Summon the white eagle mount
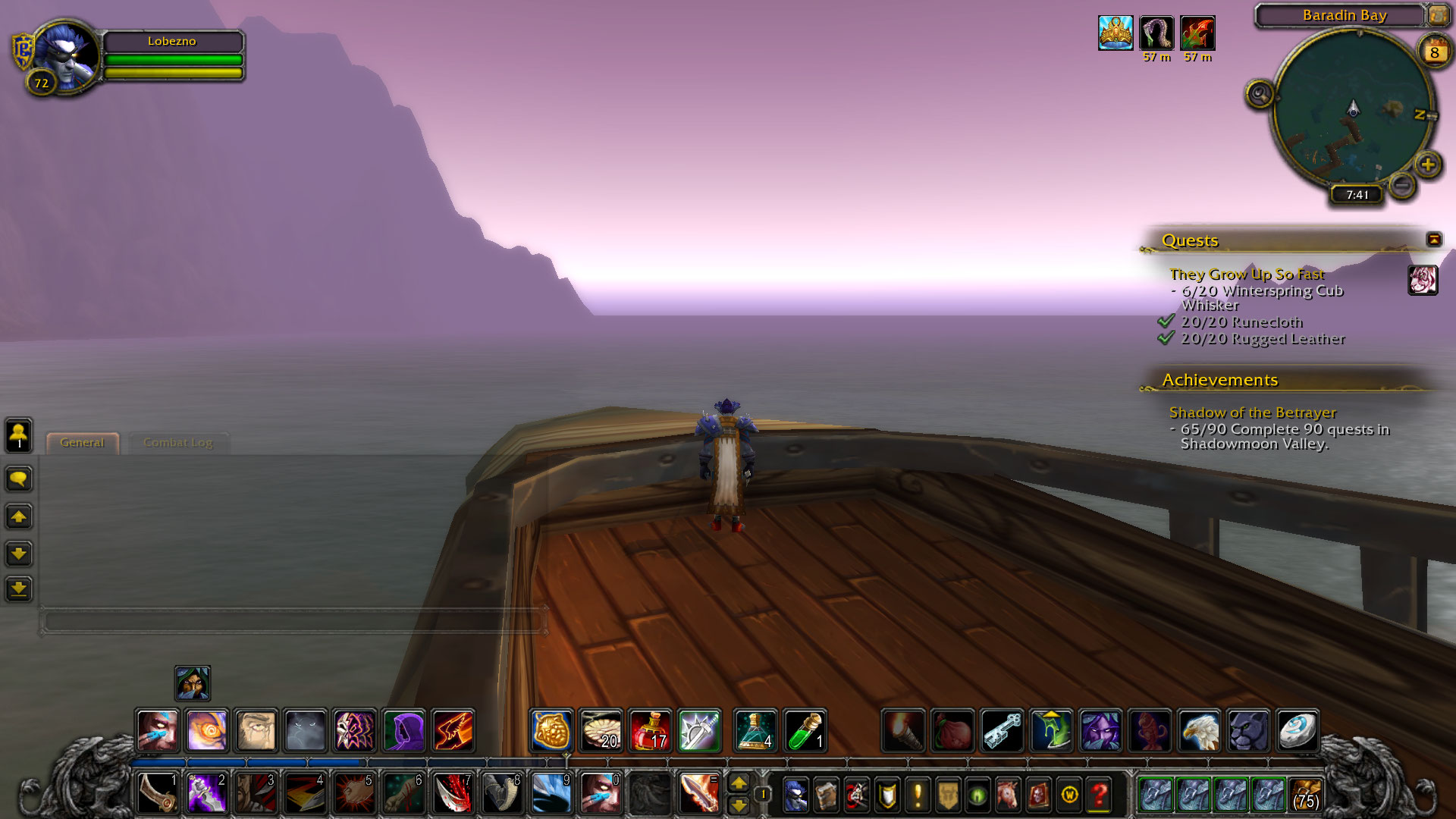Screen dimensions: 1456x819 point(1199,731)
